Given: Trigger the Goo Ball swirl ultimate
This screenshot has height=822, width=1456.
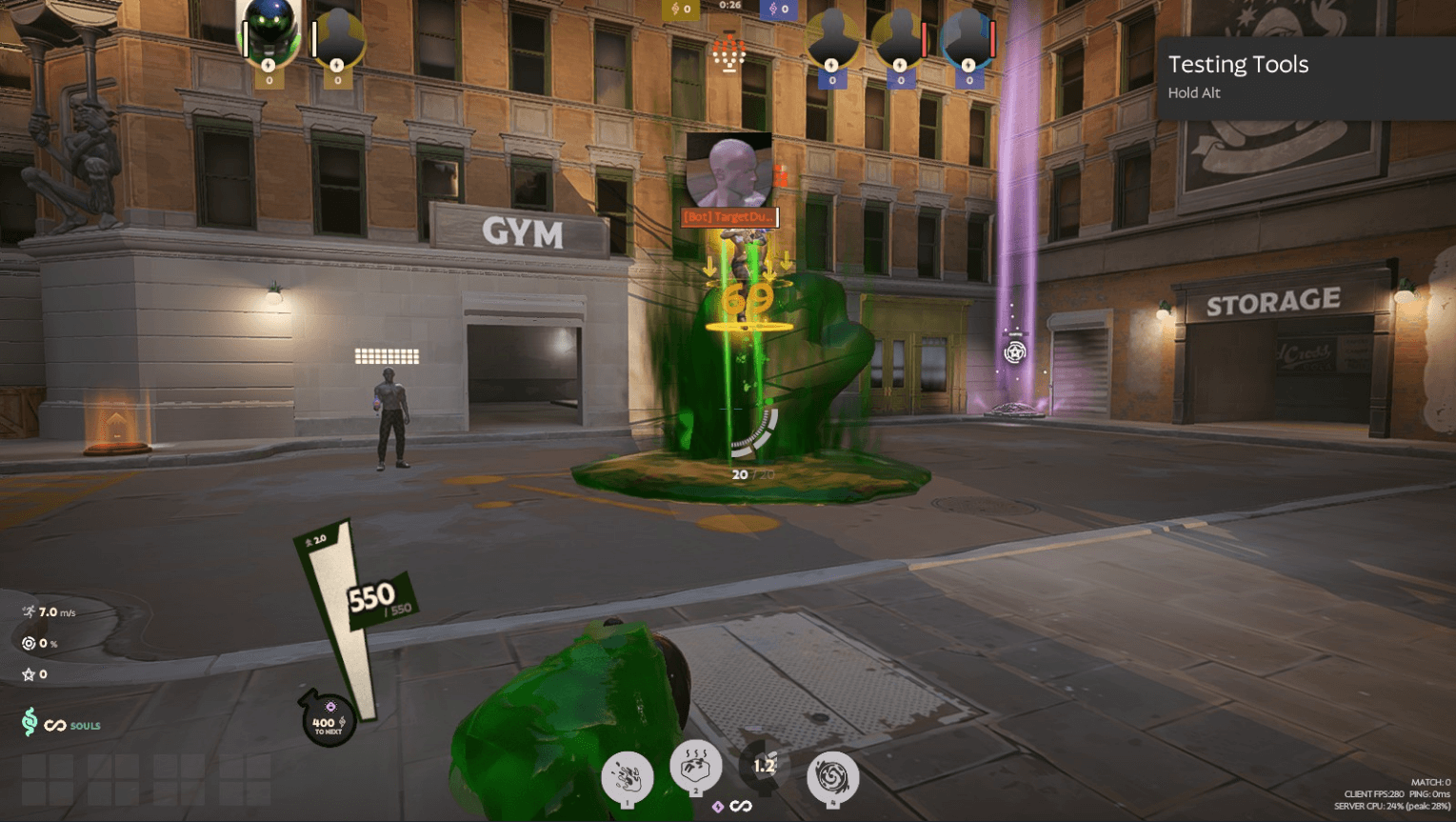Looking at the screenshot, I should click(x=832, y=777).
